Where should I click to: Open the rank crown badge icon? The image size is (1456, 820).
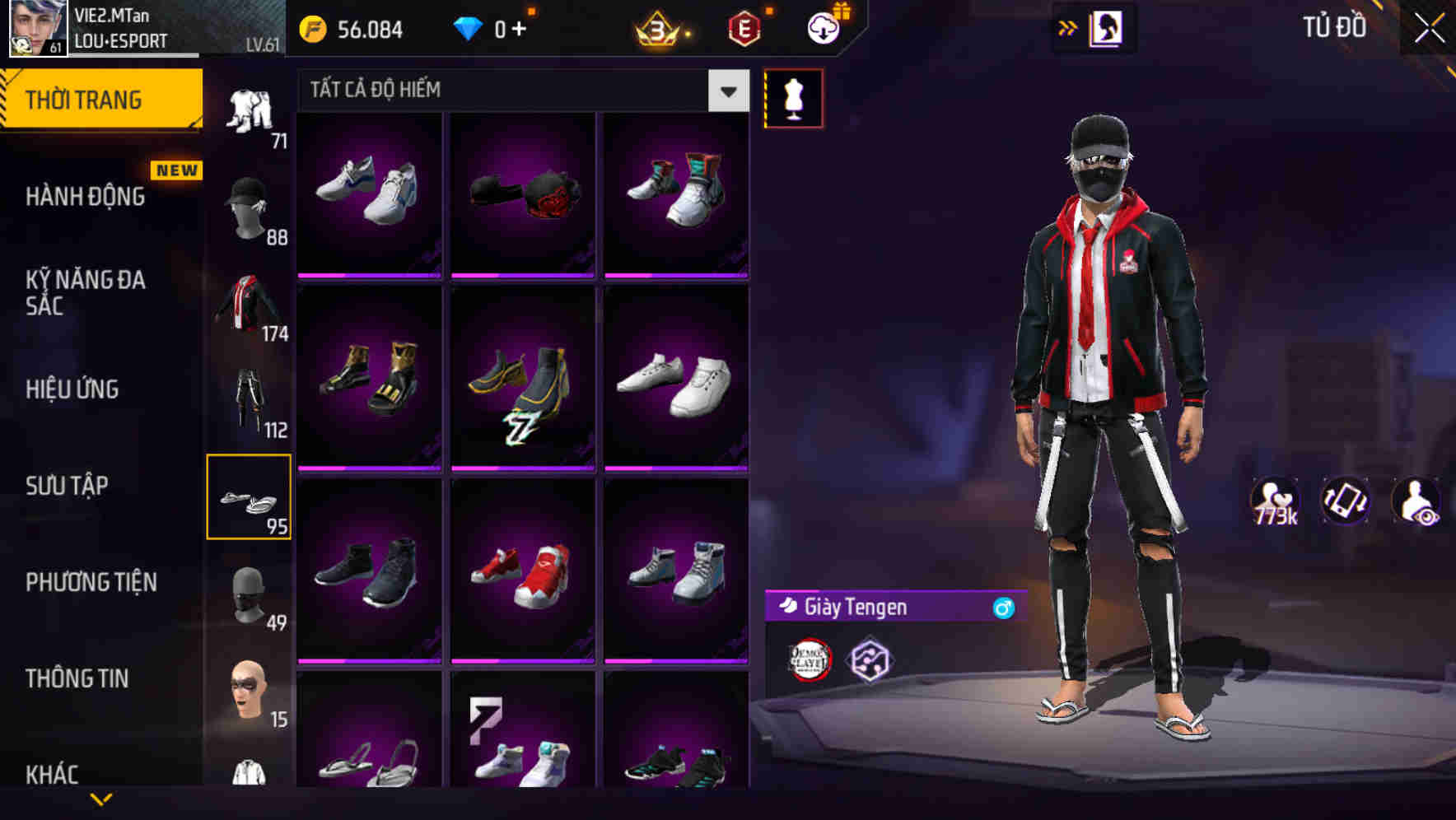[655, 29]
